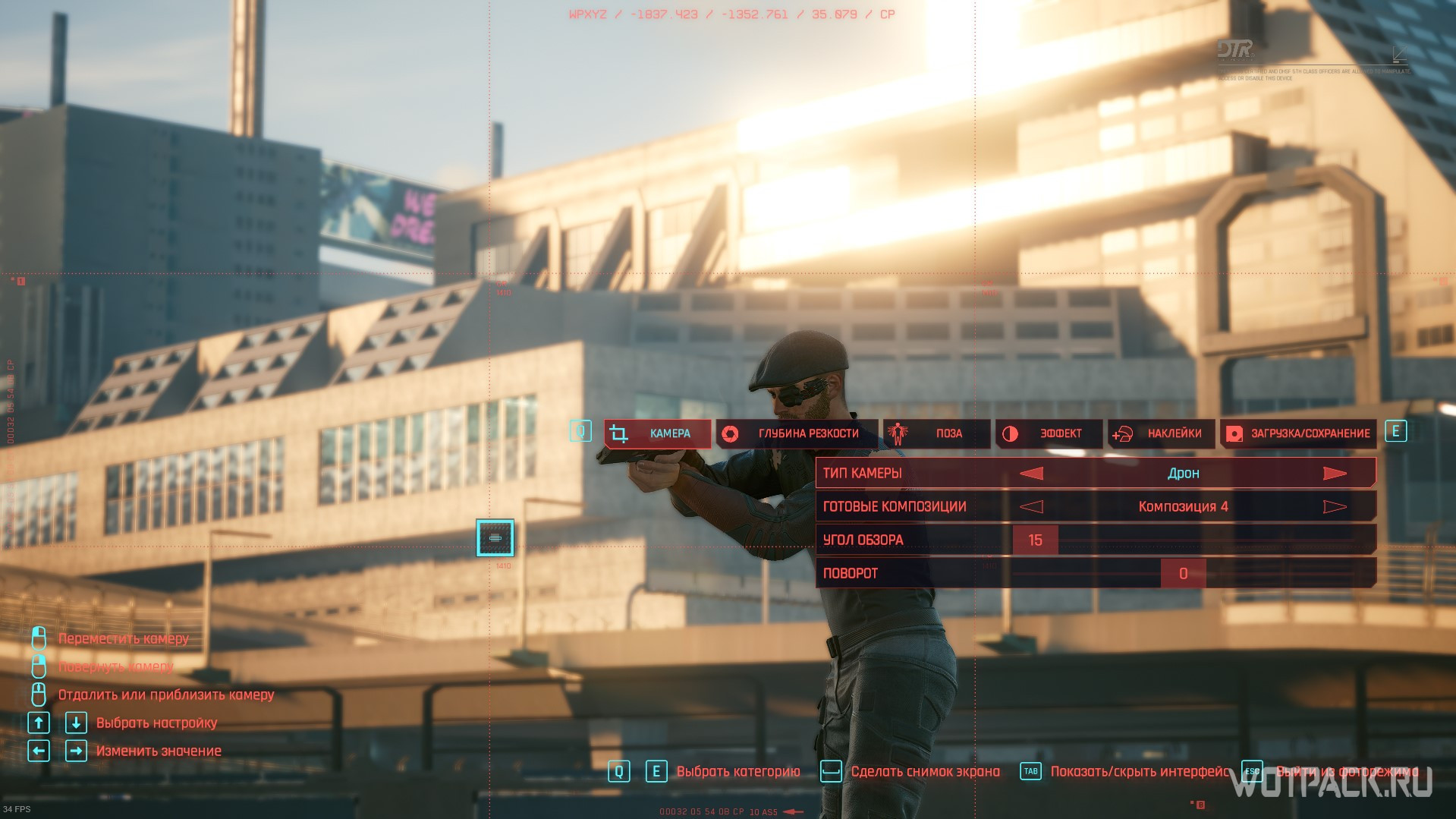Click left arrow for Тип камеры
Viewport: 1456px width, 819px height.
(x=1031, y=474)
